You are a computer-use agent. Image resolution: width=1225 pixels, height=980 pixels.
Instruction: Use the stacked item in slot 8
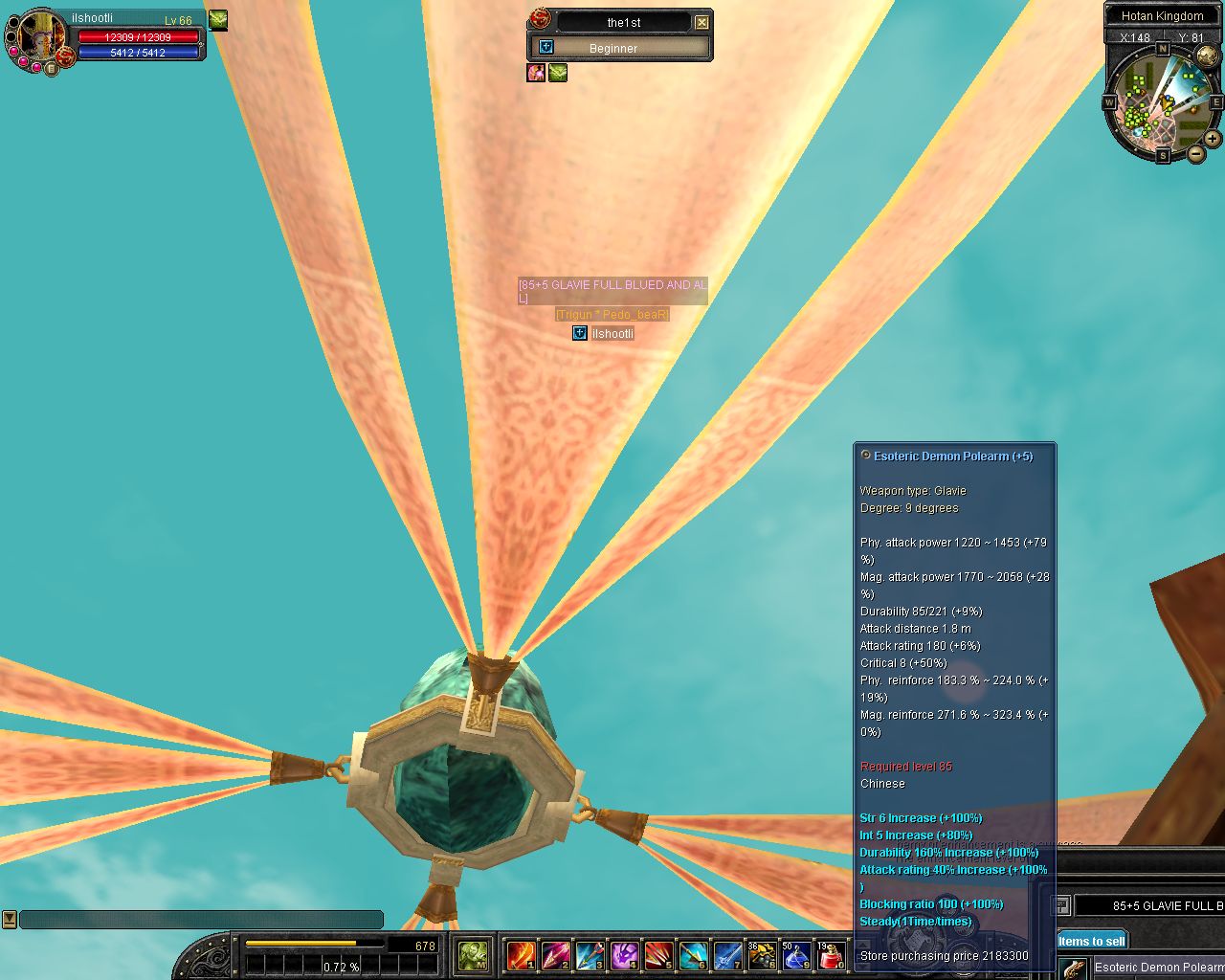pyautogui.click(x=762, y=955)
